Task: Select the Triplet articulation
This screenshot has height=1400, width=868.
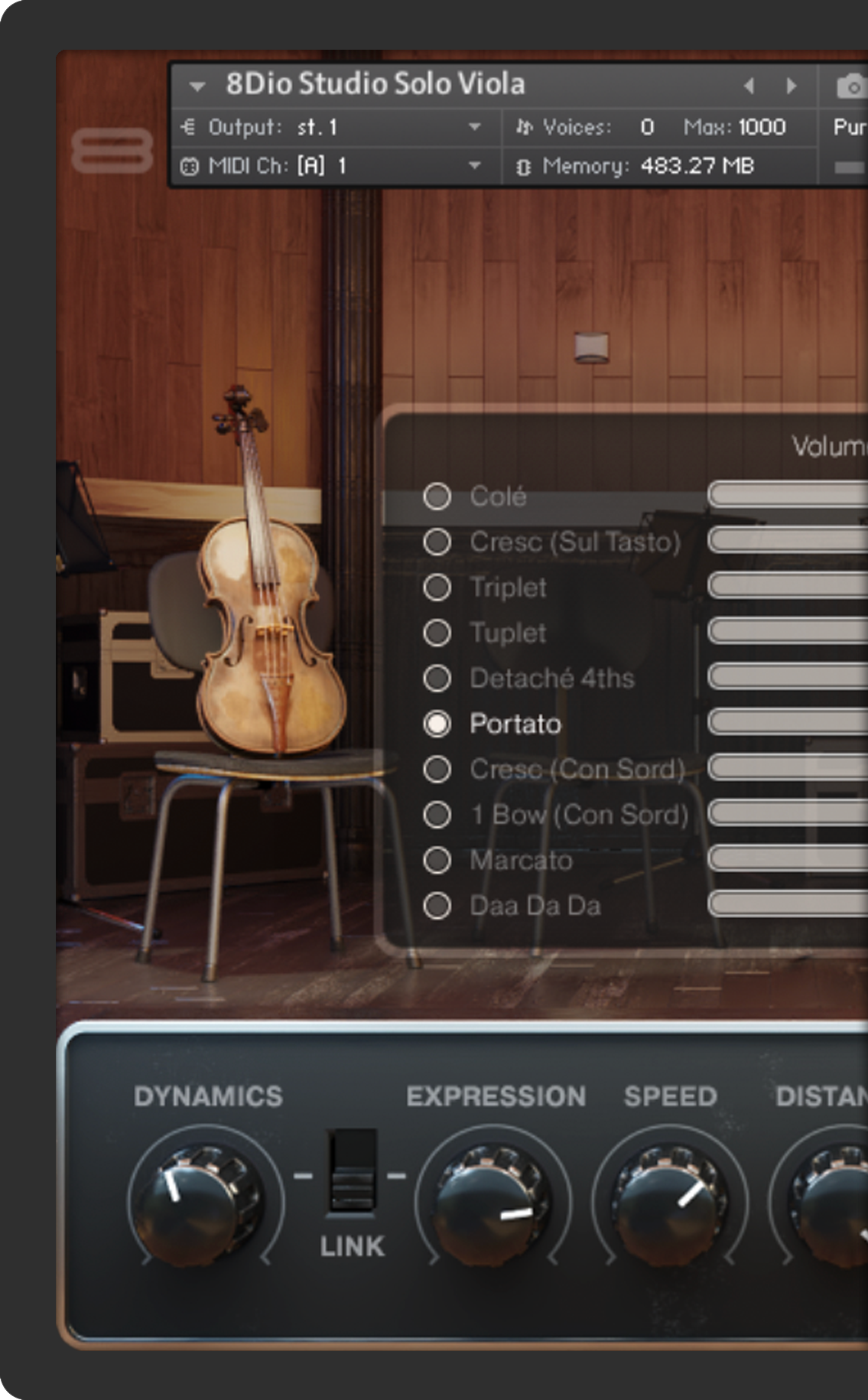Action: (x=437, y=588)
